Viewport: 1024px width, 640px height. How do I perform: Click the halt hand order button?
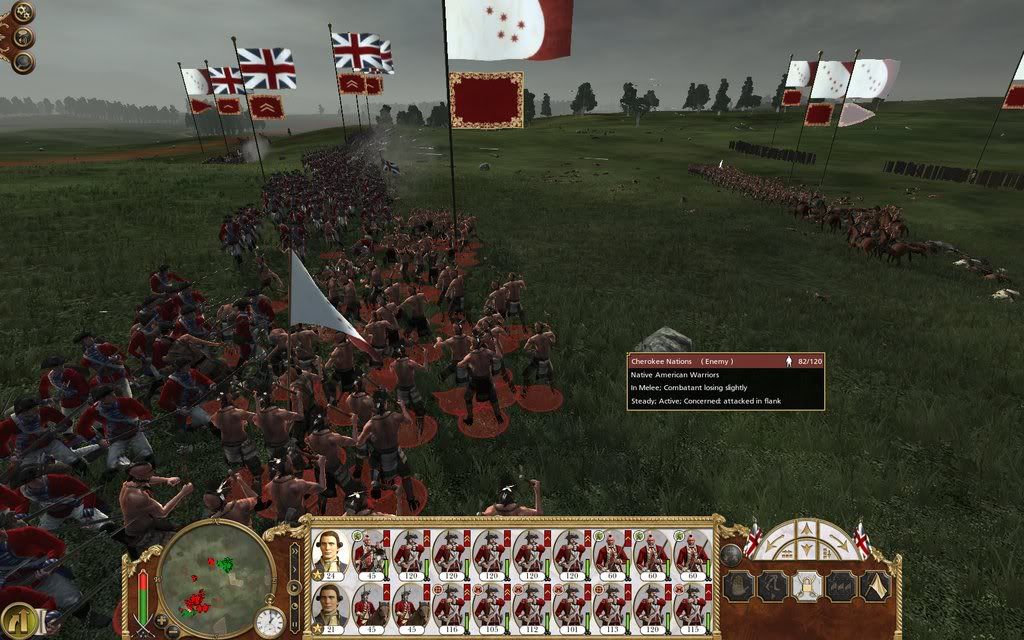[736, 585]
